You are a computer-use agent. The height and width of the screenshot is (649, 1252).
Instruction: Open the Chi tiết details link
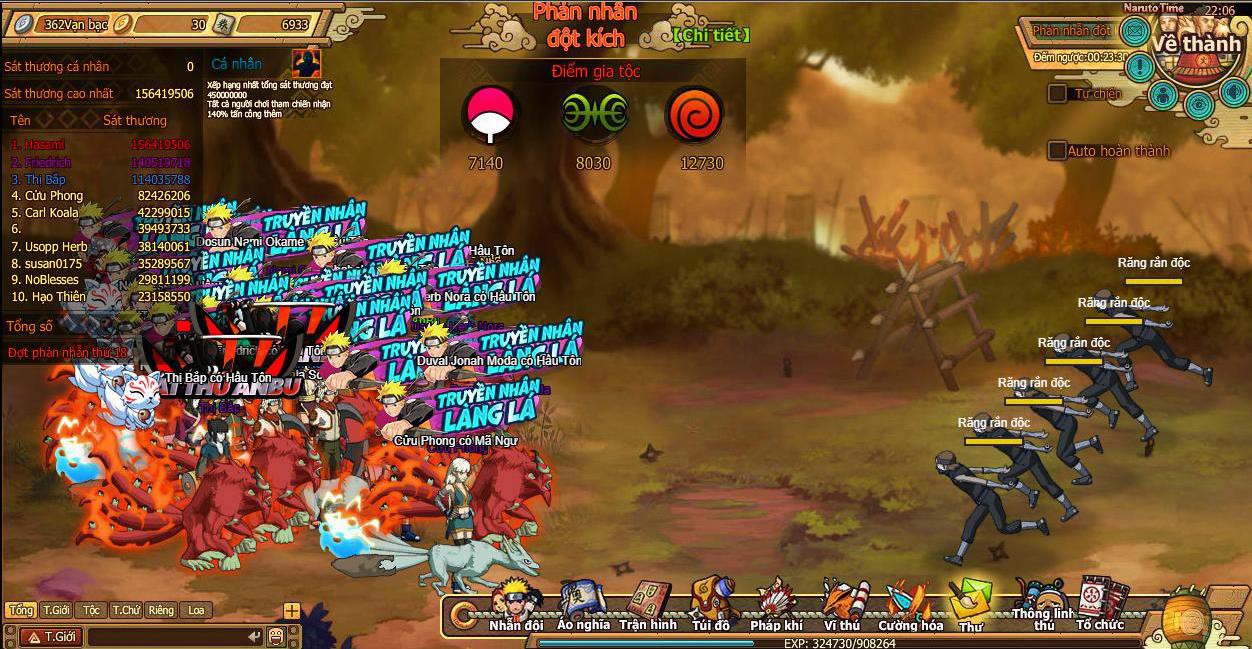[710, 35]
